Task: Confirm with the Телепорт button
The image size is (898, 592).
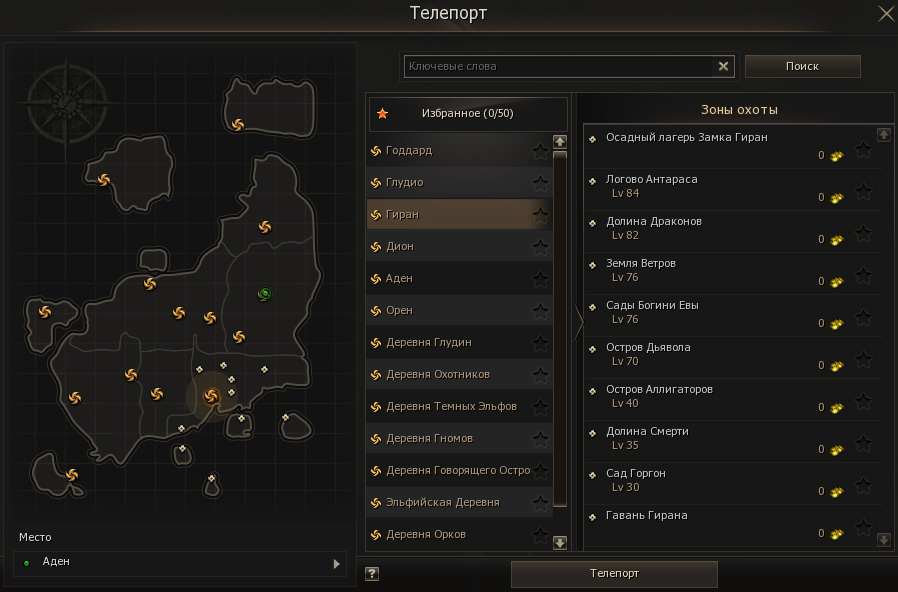Action: (614, 574)
